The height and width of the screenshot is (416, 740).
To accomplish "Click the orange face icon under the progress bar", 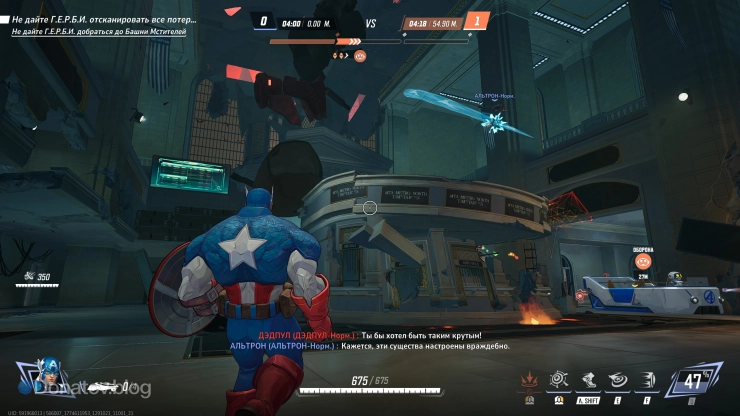I will 361,56.
